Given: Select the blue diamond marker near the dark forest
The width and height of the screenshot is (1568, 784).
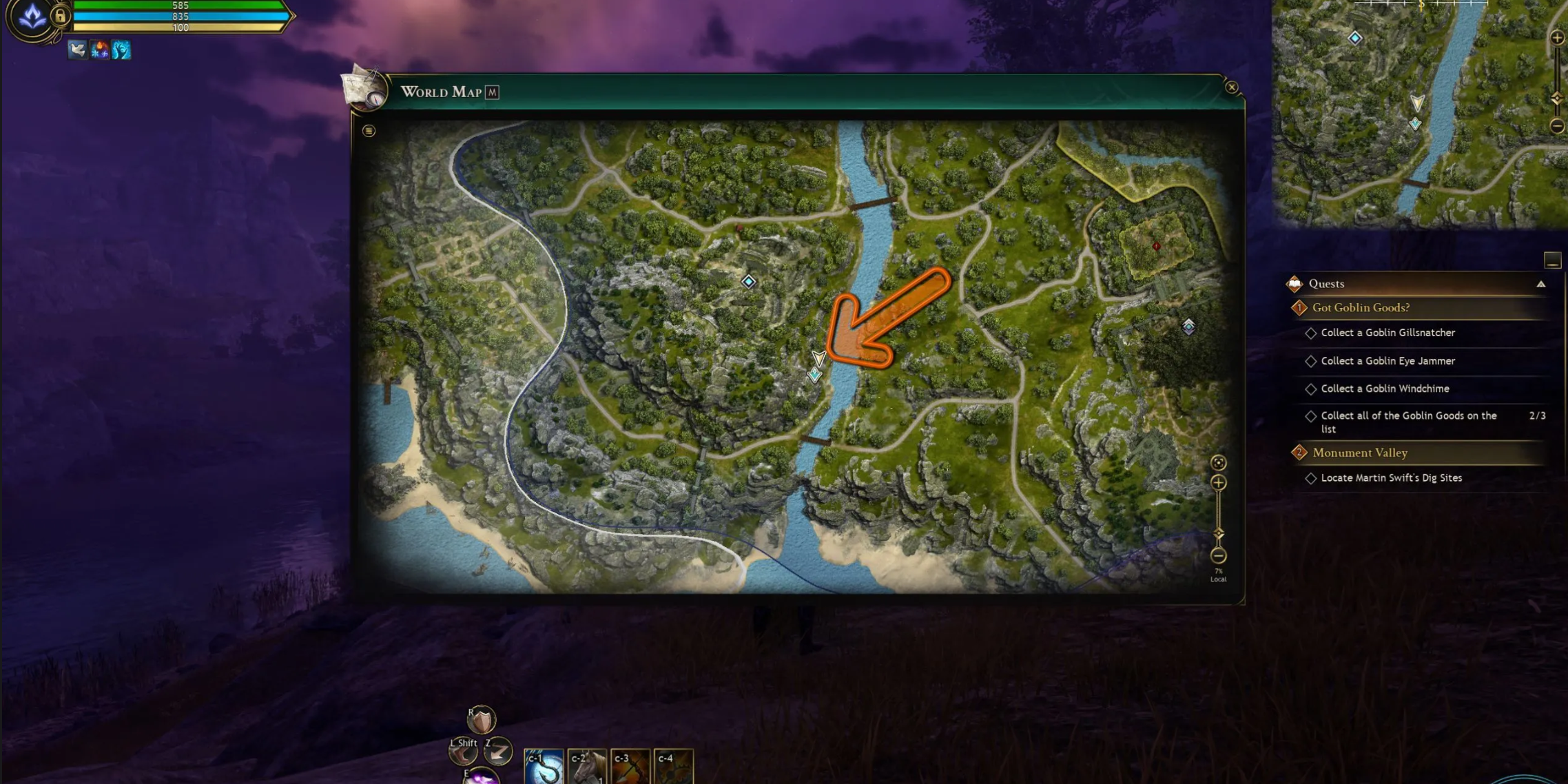Looking at the screenshot, I should (x=1188, y=326).
